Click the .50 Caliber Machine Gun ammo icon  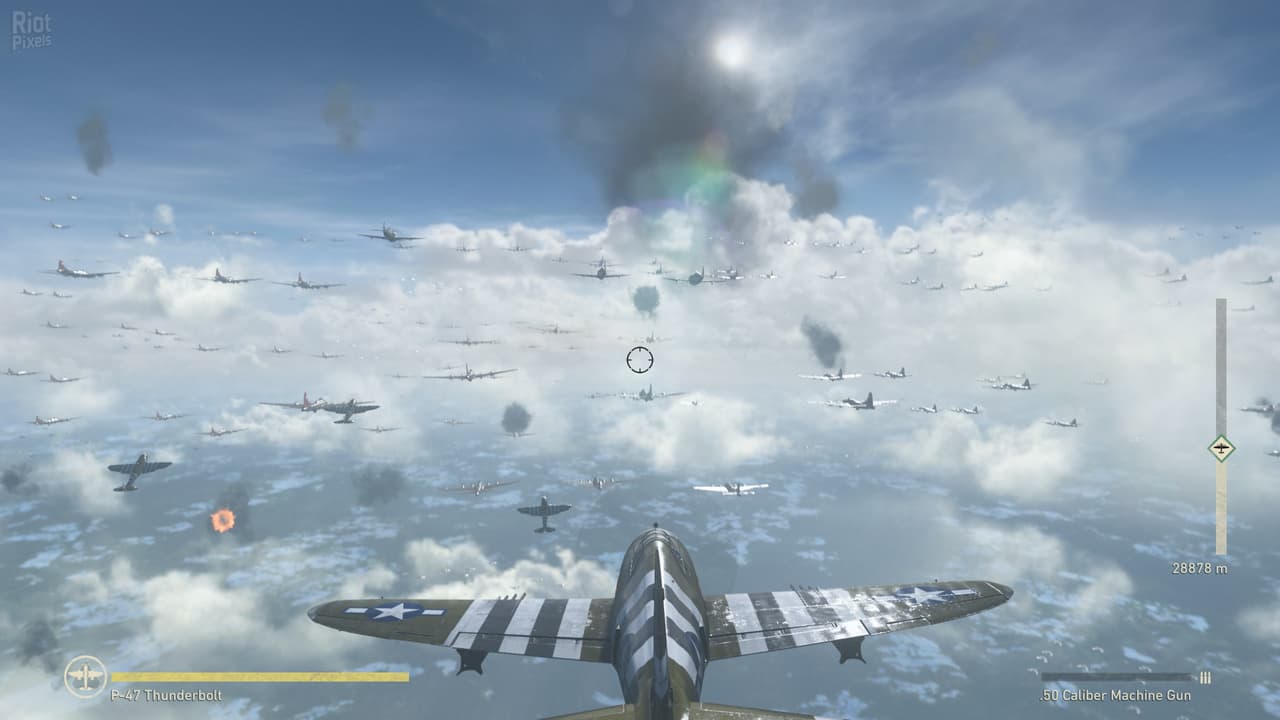pos(1205,677)
